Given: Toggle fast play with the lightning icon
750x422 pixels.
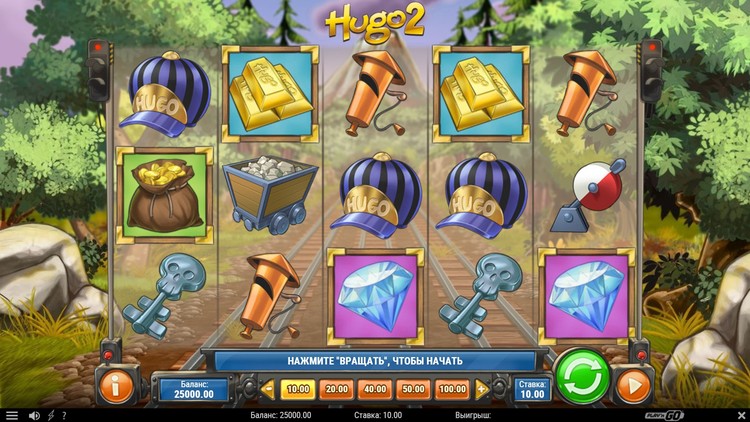Looking at the screenshot, I should pos(51,415).
